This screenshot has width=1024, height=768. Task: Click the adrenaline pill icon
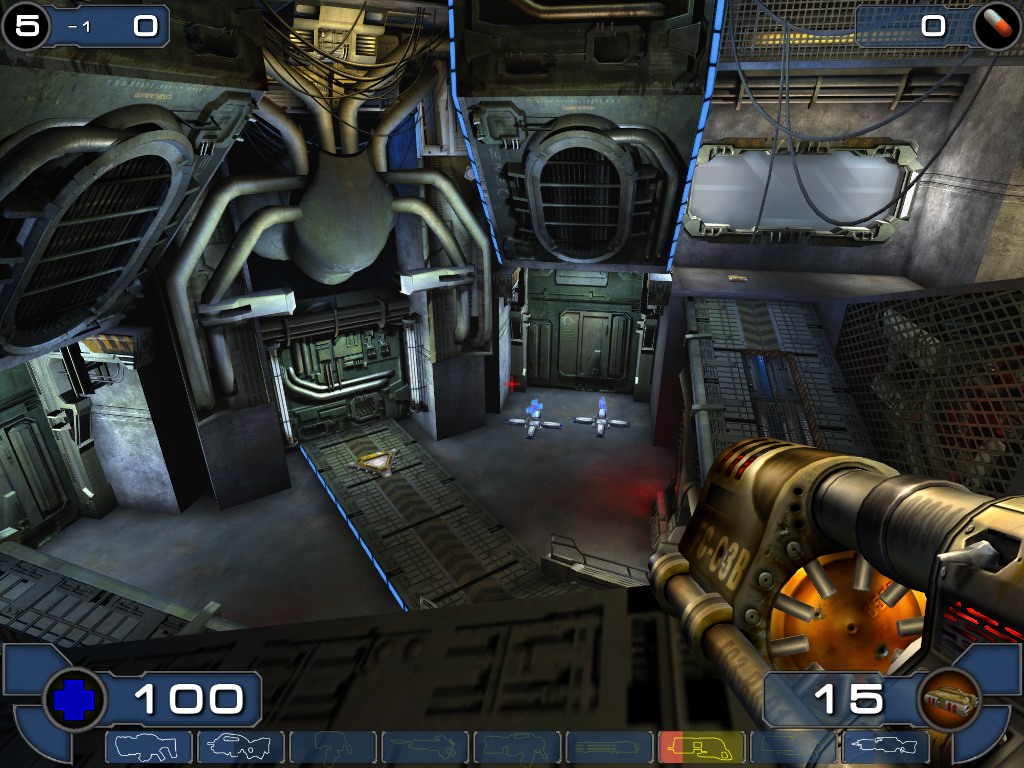[997, 27]
